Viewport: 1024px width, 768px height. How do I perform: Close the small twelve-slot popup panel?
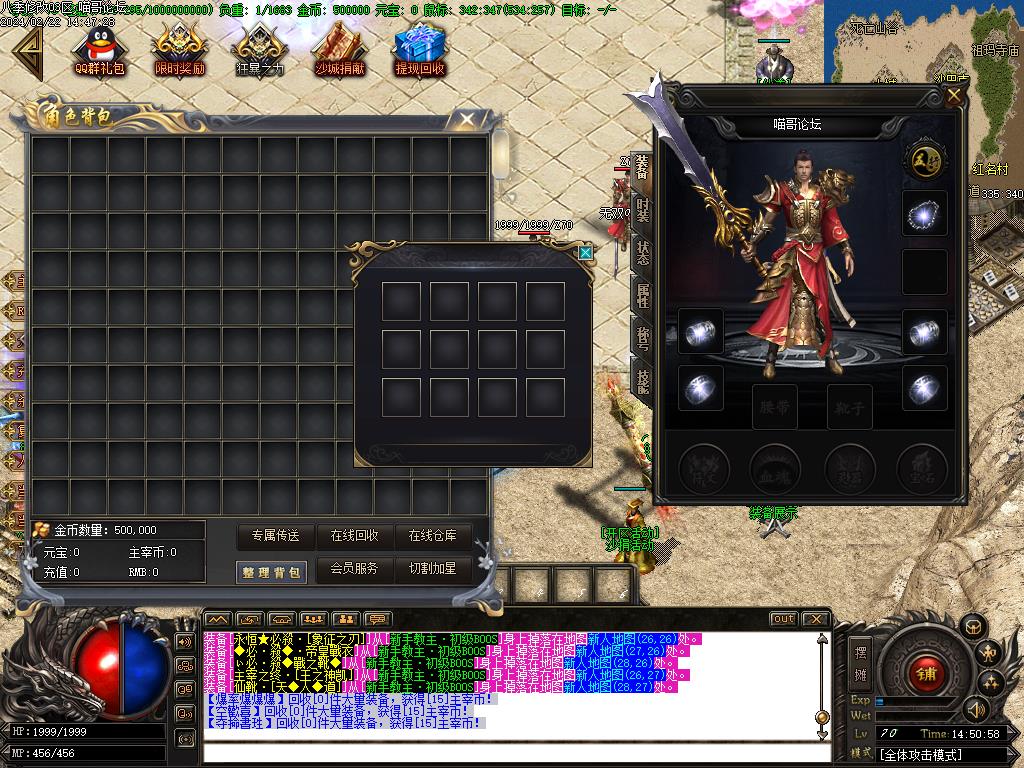pyautogui.click(x=585, y=253)
